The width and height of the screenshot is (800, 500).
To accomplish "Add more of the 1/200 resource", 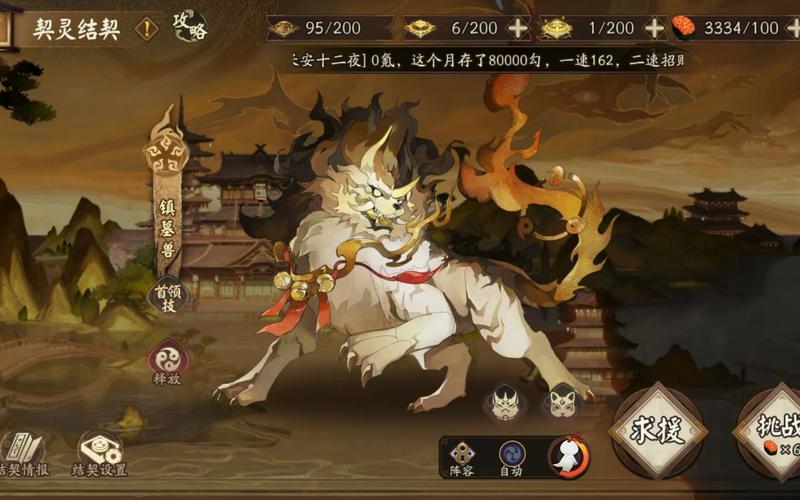I will (x=654, y=28).
